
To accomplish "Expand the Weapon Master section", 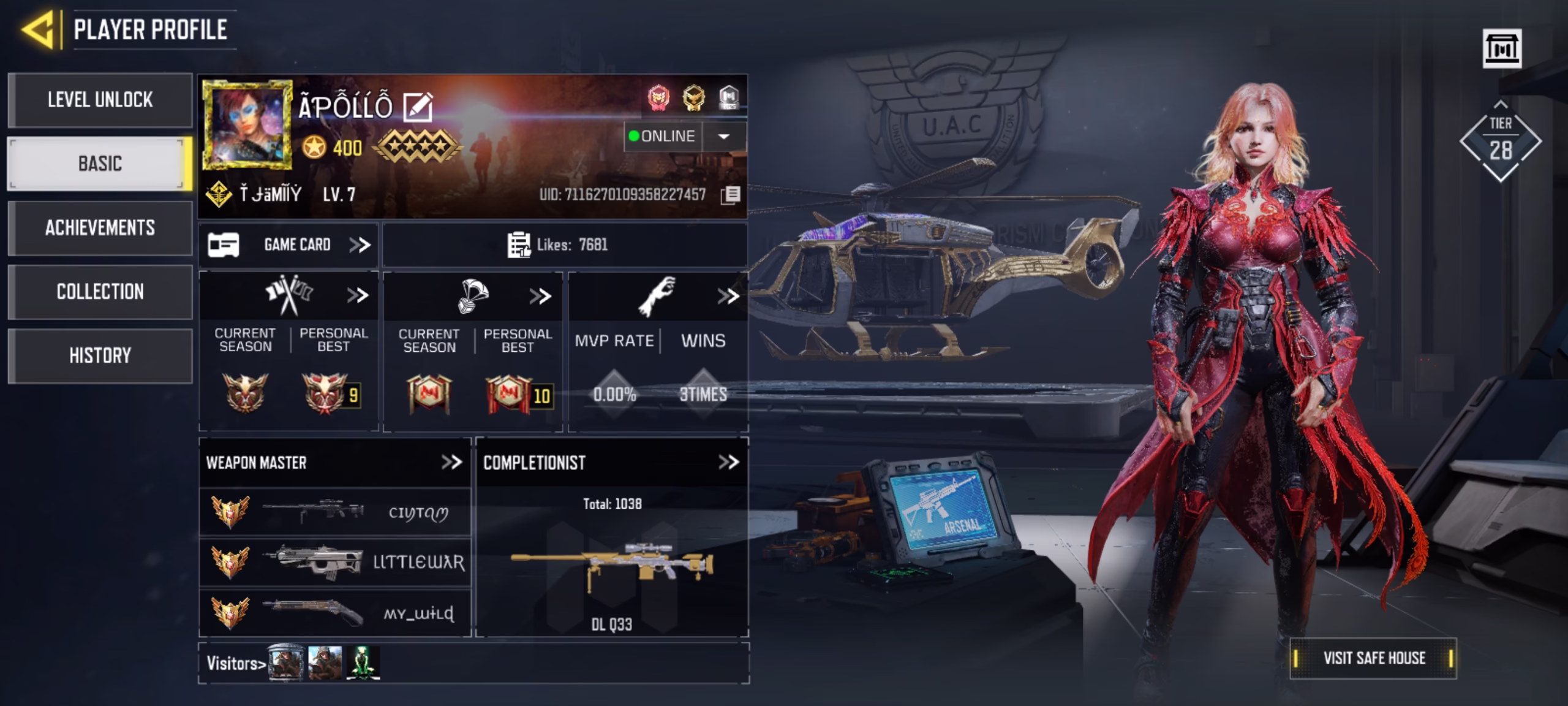I will click(452, 462).
